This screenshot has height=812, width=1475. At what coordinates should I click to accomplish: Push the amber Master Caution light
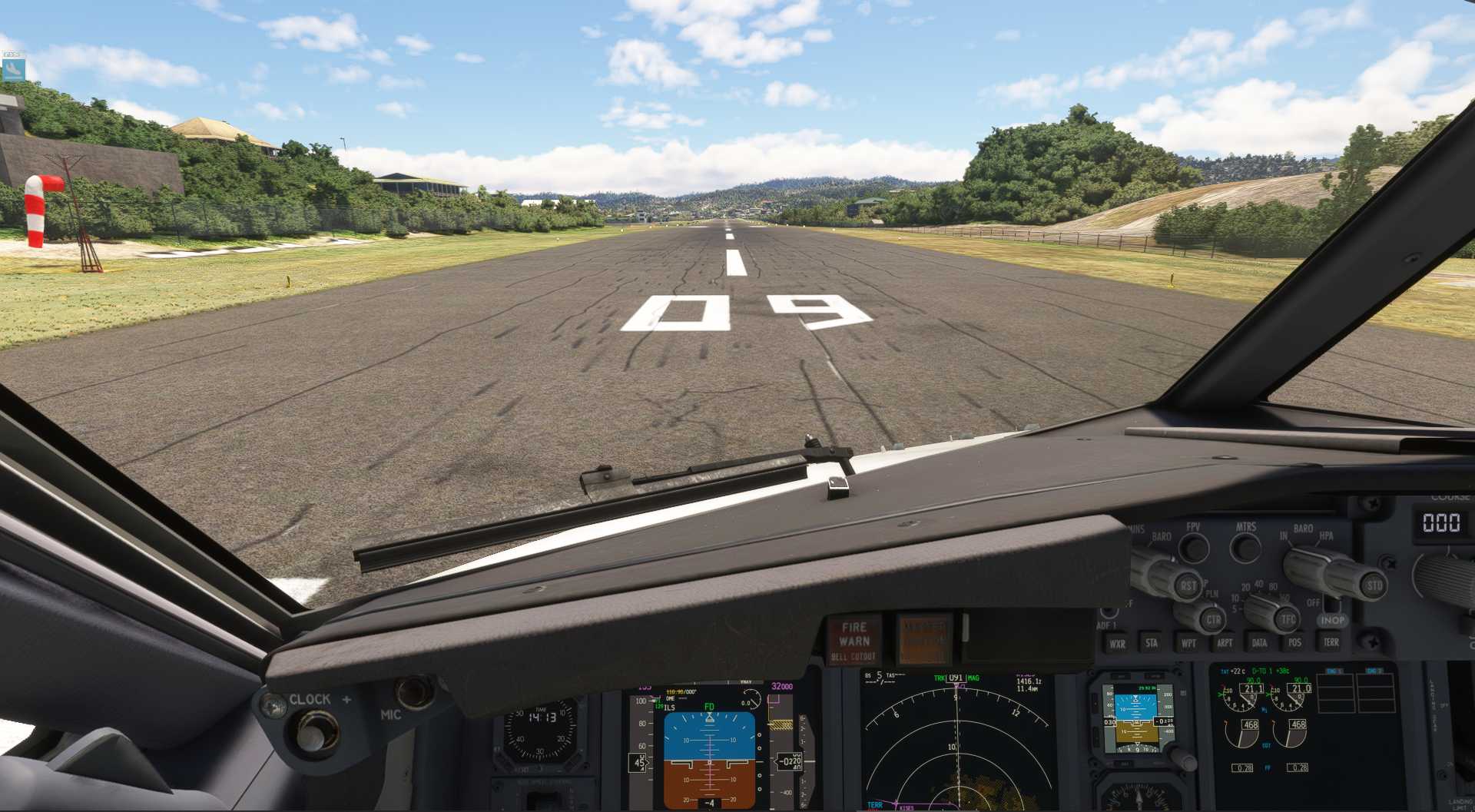(923, 639)
